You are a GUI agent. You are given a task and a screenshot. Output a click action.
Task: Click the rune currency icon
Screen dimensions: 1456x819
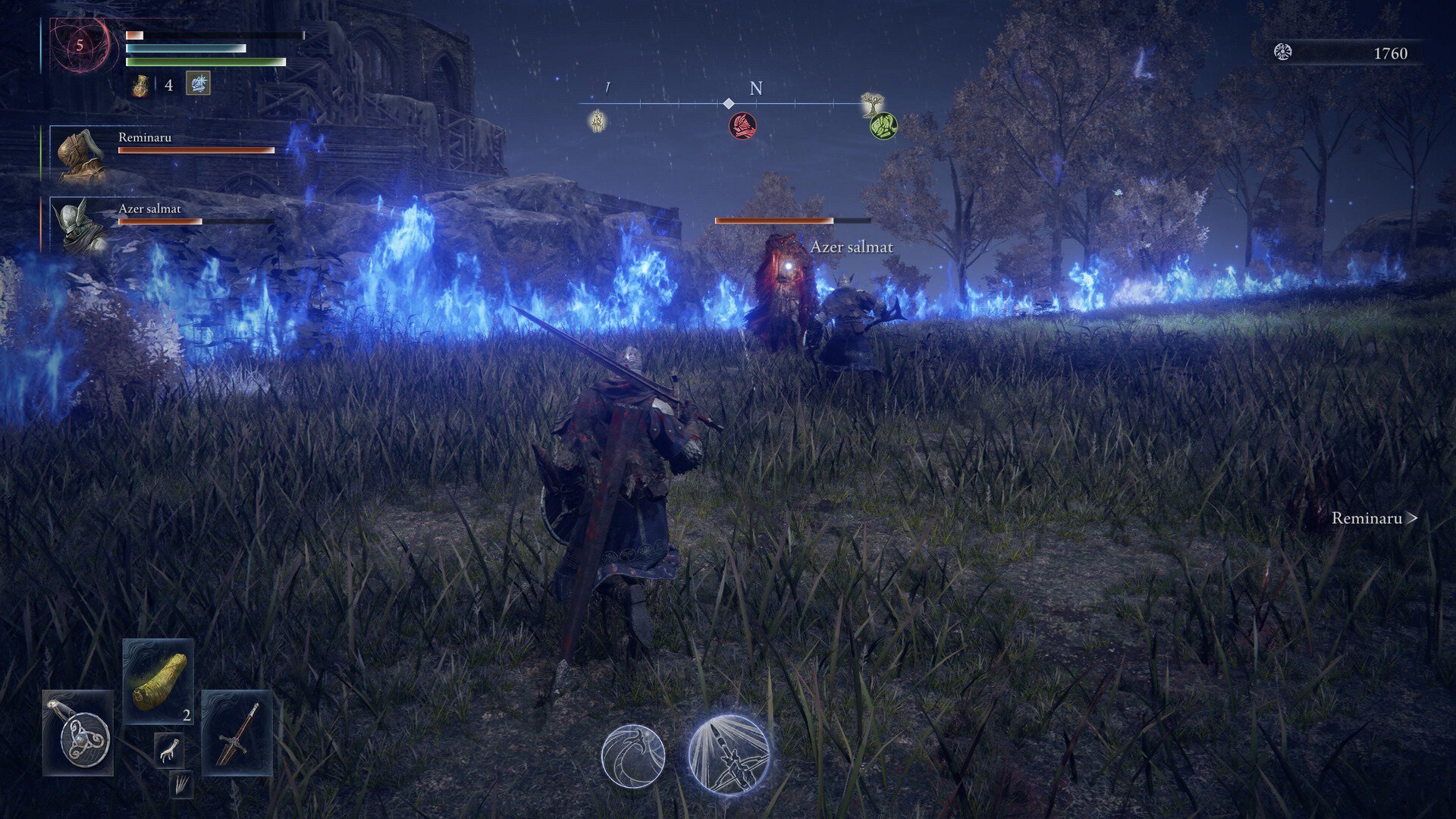click(1282, 52)
